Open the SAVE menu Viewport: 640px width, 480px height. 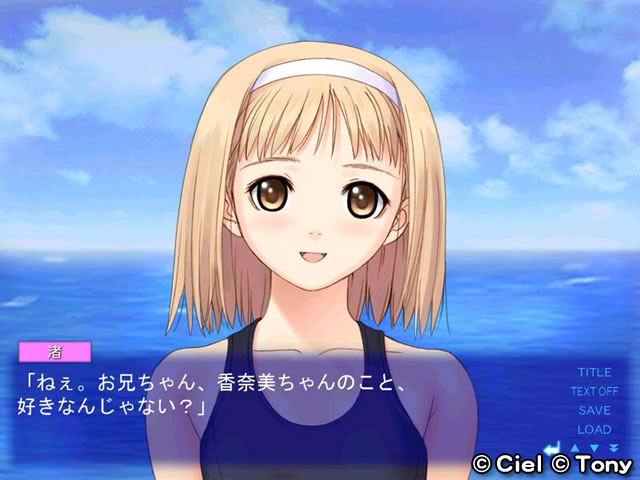594,410
